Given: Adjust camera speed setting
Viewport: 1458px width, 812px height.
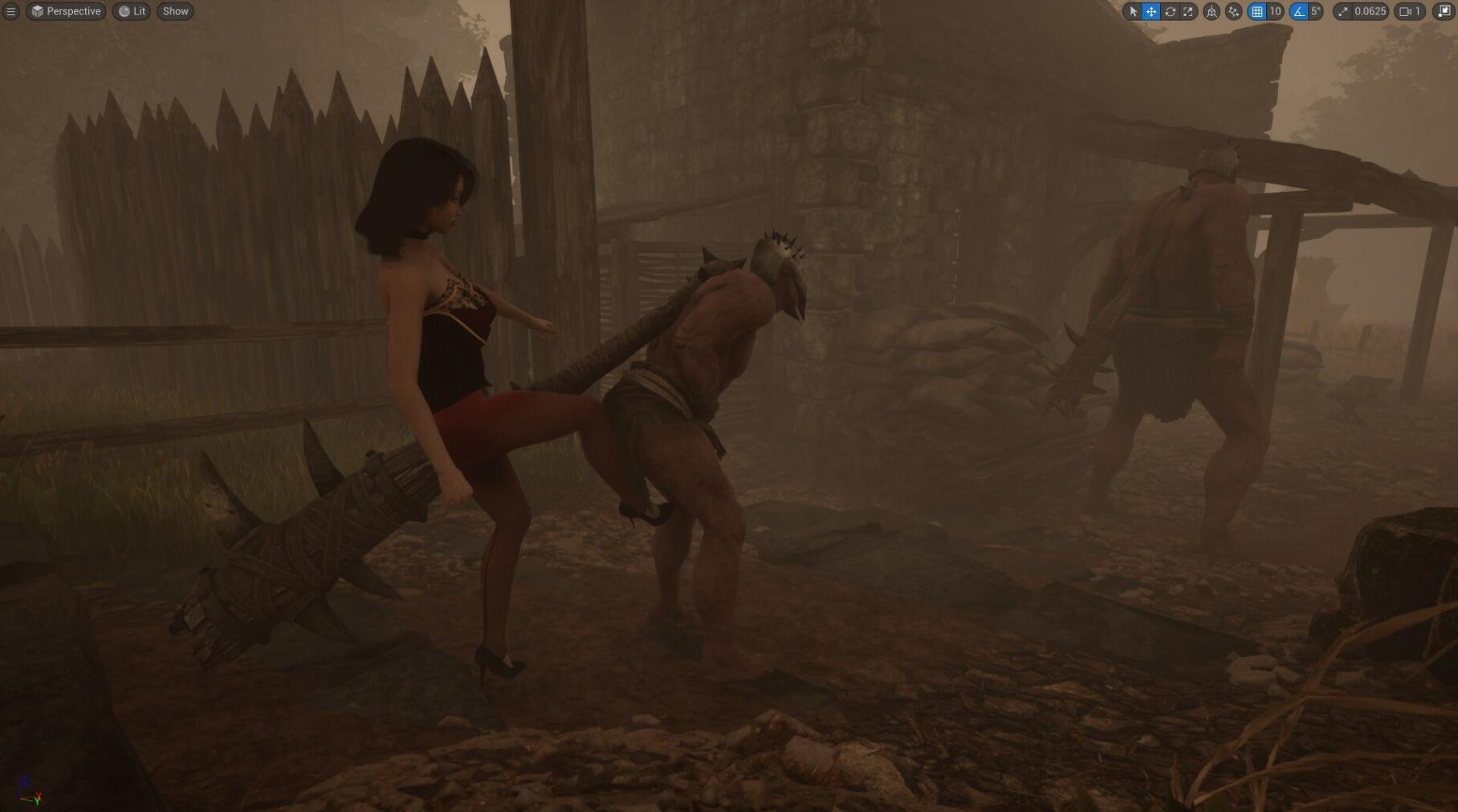Looking at the screenshot, I should pos(1410,11).
